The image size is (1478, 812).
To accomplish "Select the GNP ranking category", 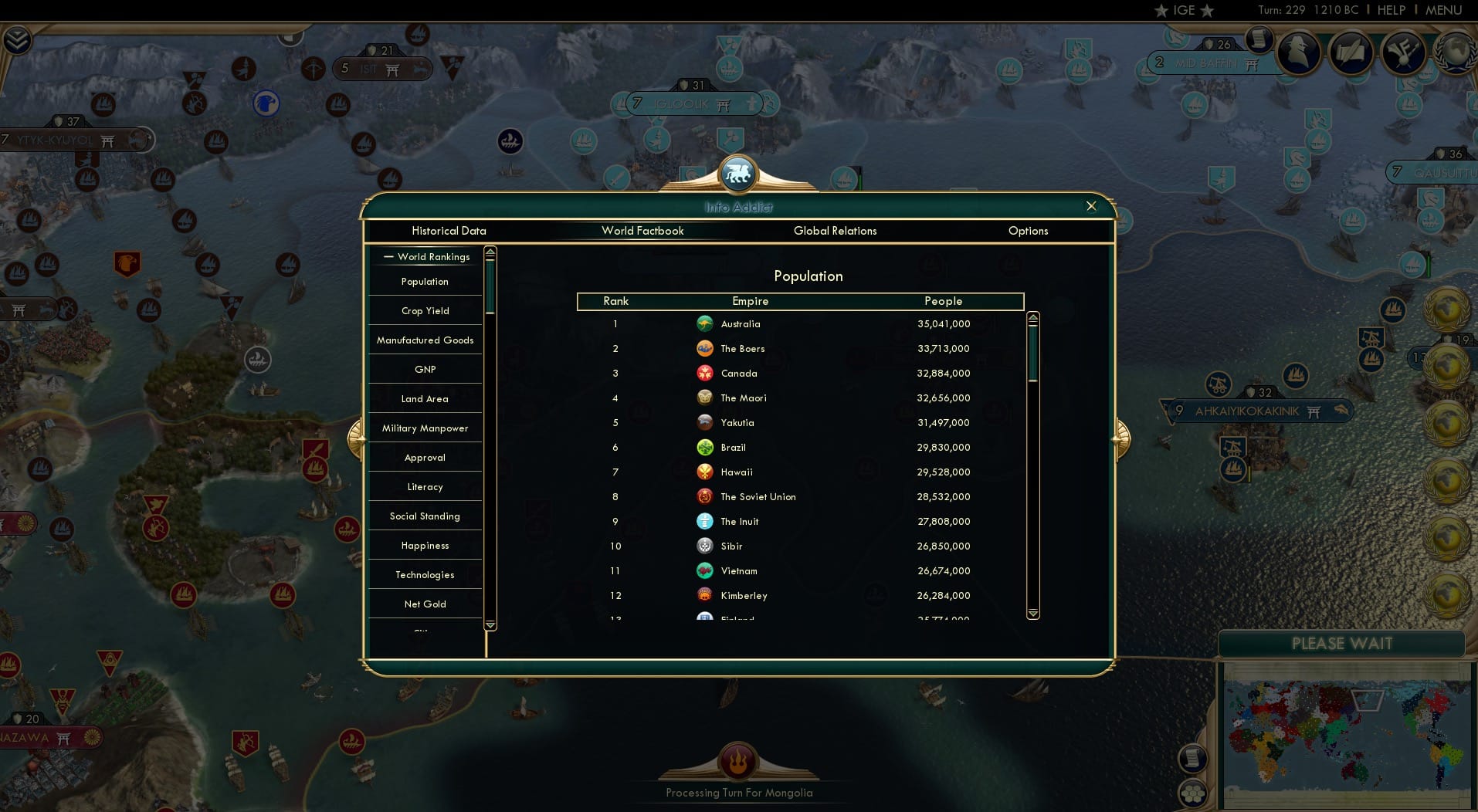I will pyautogui.click(x=425, y=369).
